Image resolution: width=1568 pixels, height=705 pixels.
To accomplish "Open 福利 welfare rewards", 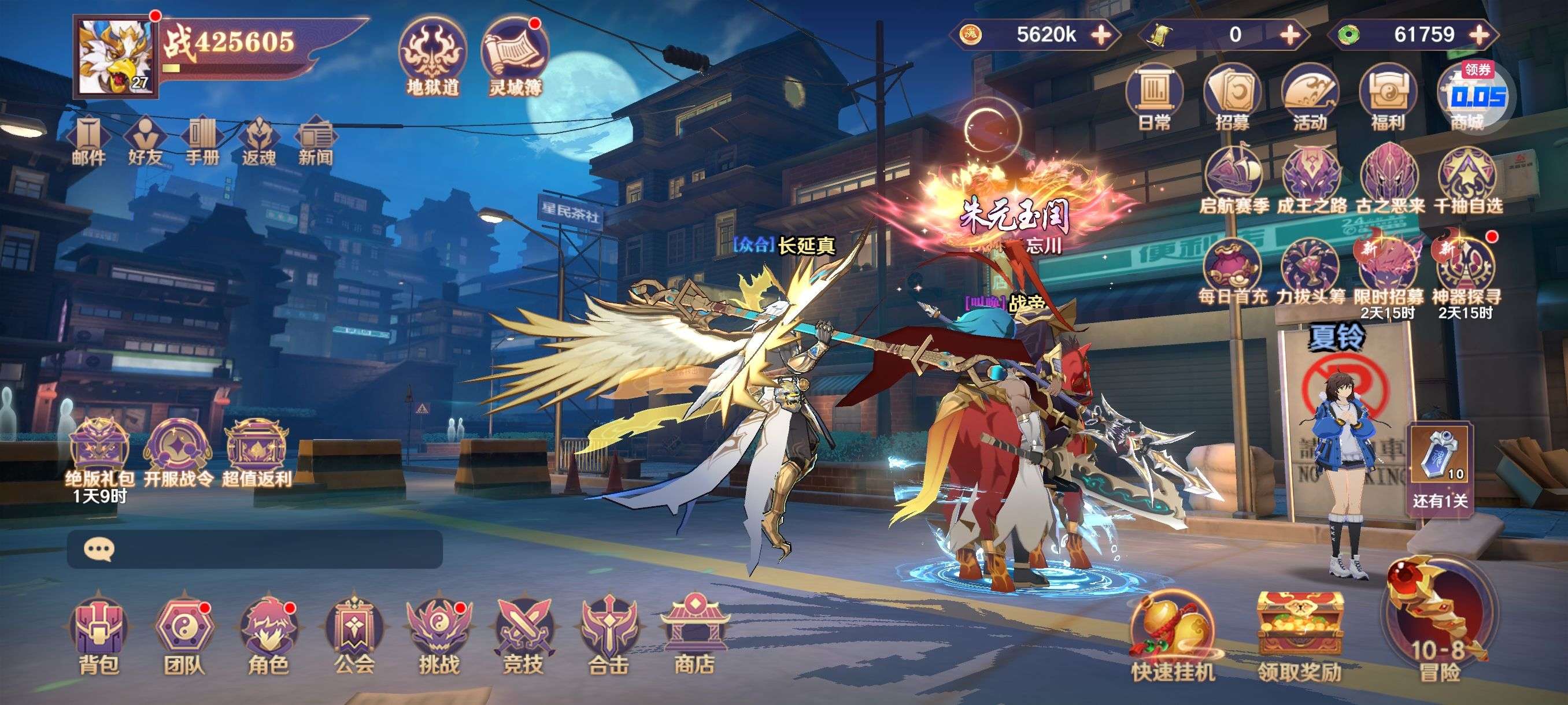I will pyautogui.click(x=1387, y=97).
